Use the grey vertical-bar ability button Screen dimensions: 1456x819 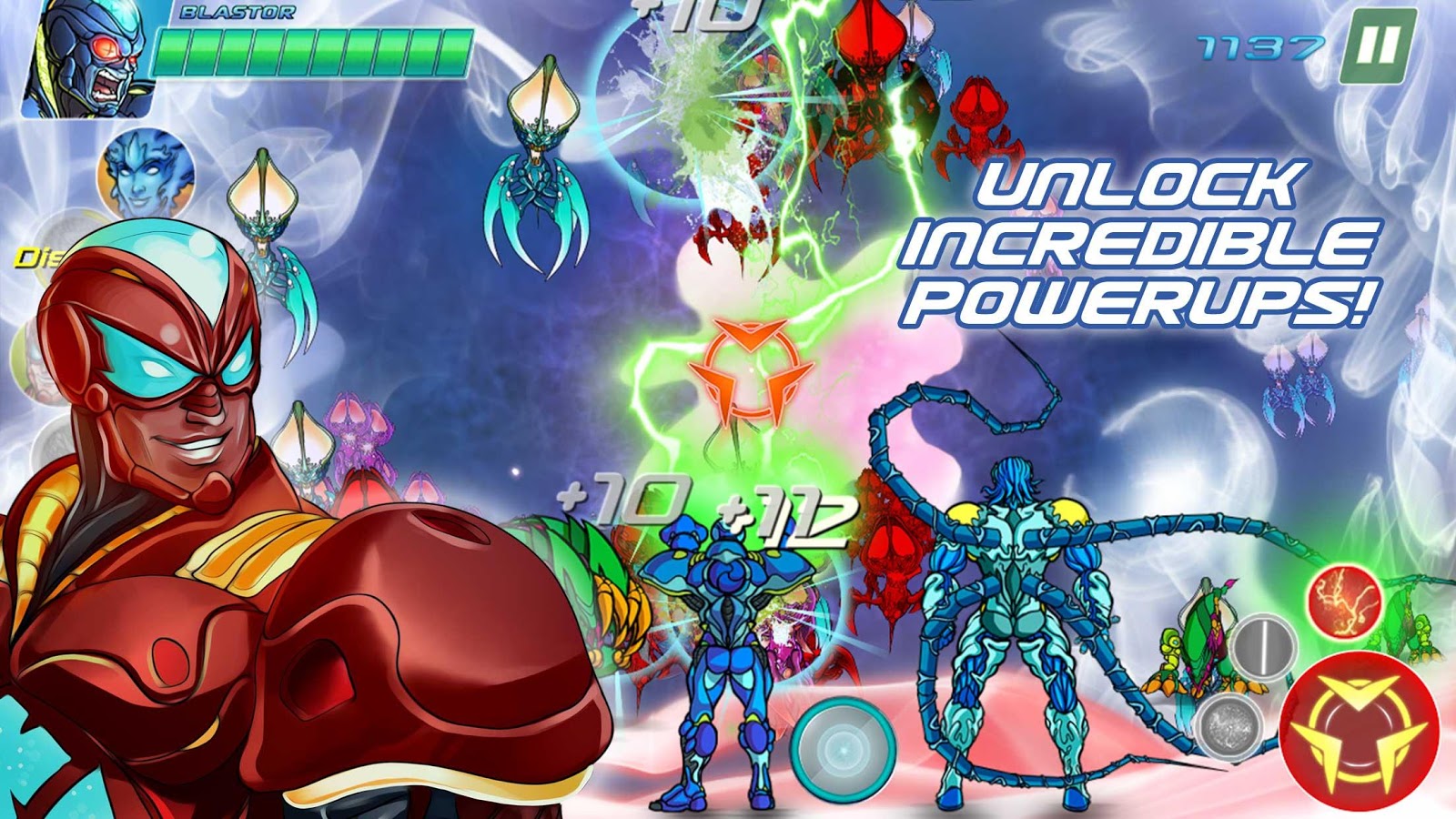tap(1264, 648)
